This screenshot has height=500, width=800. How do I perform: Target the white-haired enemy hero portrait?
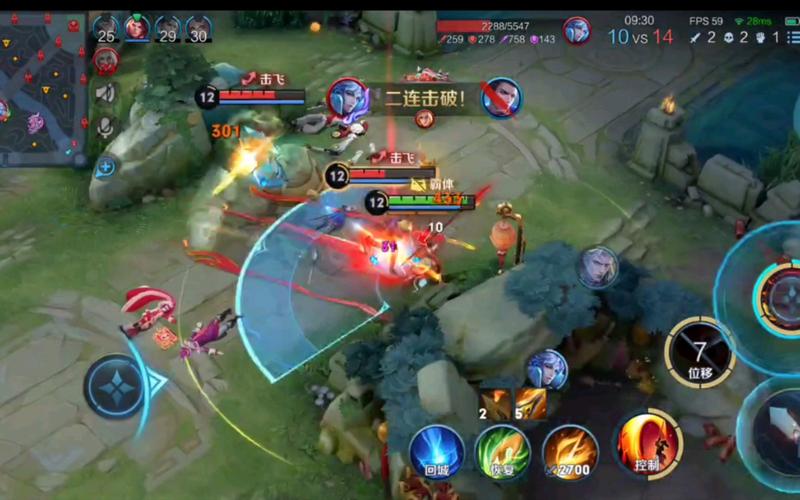(597, 268)
